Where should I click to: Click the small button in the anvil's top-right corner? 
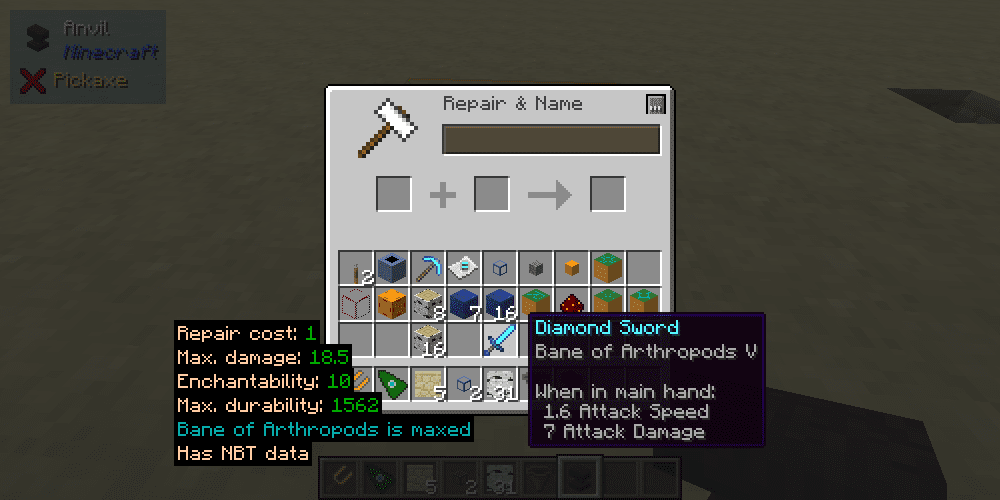(656, 104)
